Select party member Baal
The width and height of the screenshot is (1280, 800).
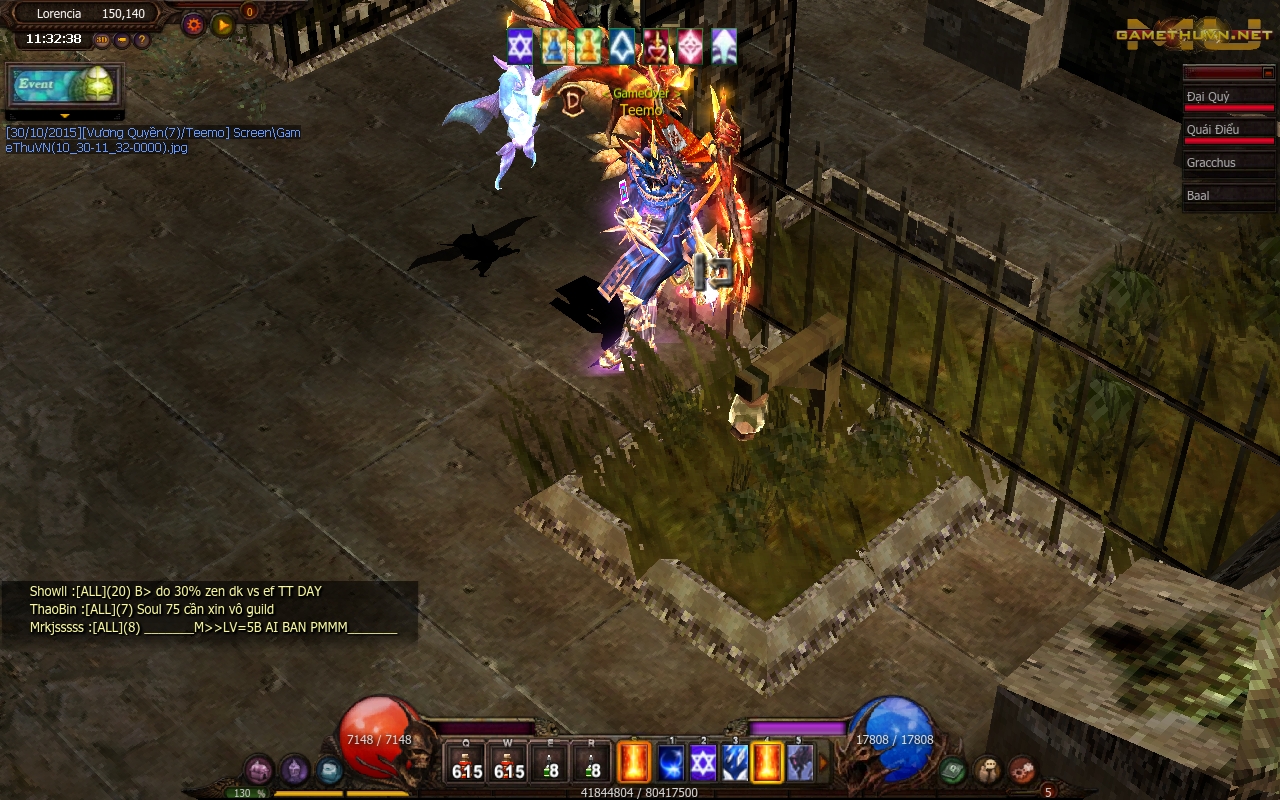(x=1229, y=196)
